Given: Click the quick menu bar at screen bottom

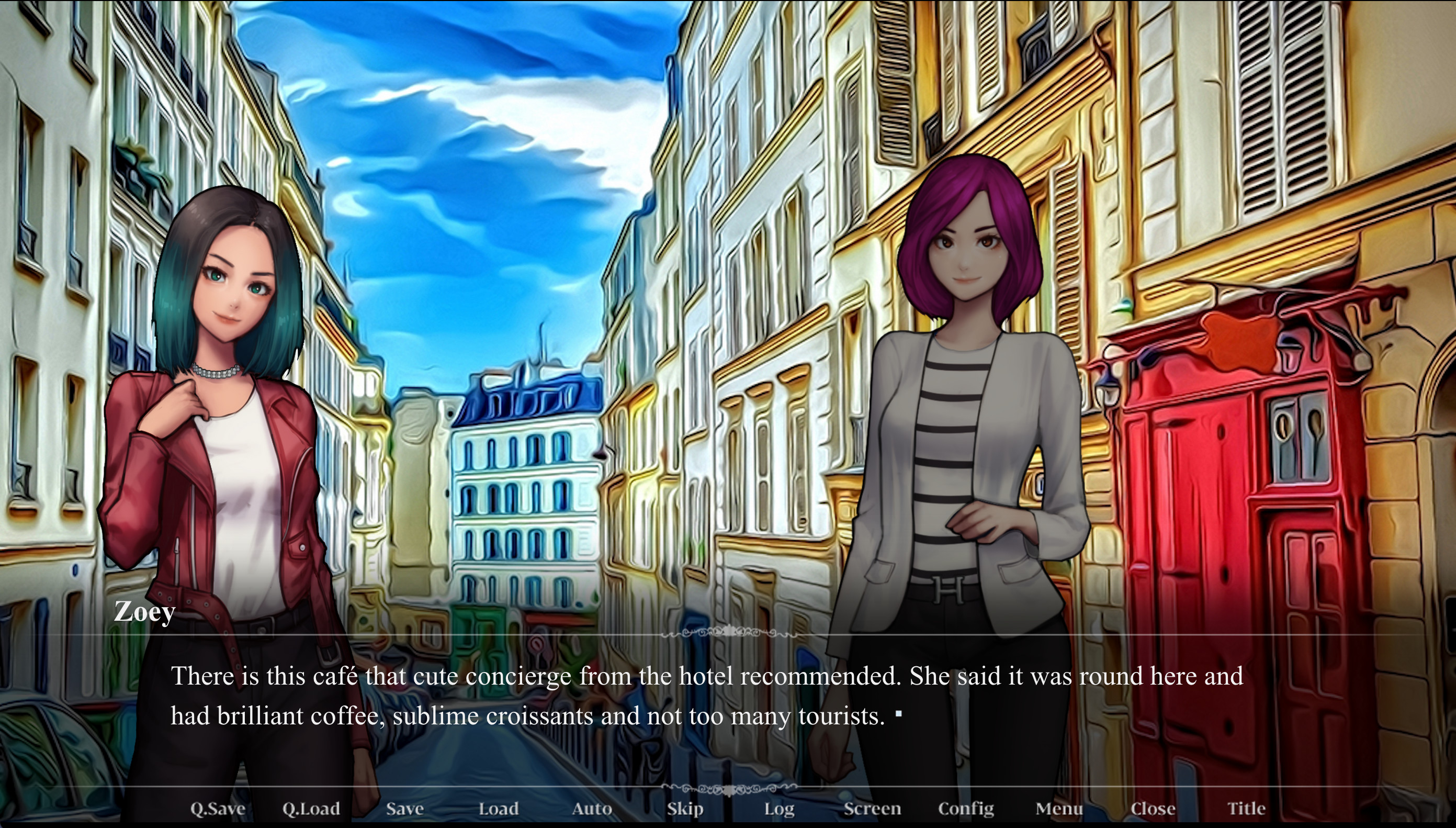Looking at the screenshot, I should click(727, 808).
